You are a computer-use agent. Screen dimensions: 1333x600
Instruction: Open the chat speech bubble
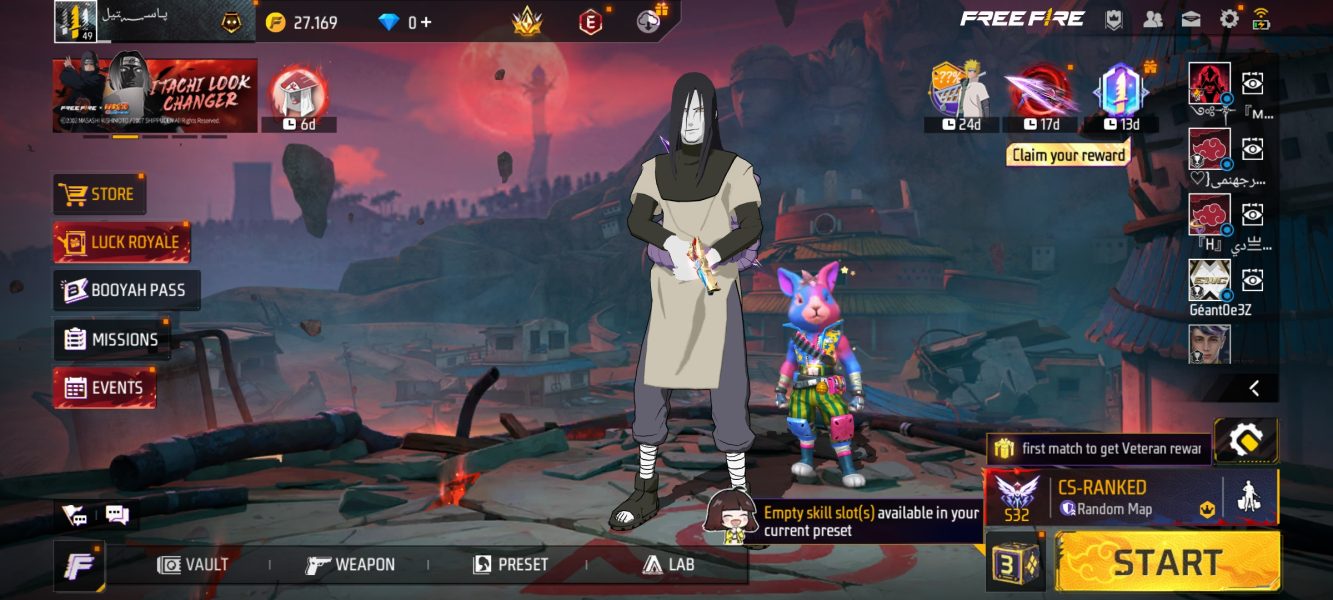coord(117,515)
